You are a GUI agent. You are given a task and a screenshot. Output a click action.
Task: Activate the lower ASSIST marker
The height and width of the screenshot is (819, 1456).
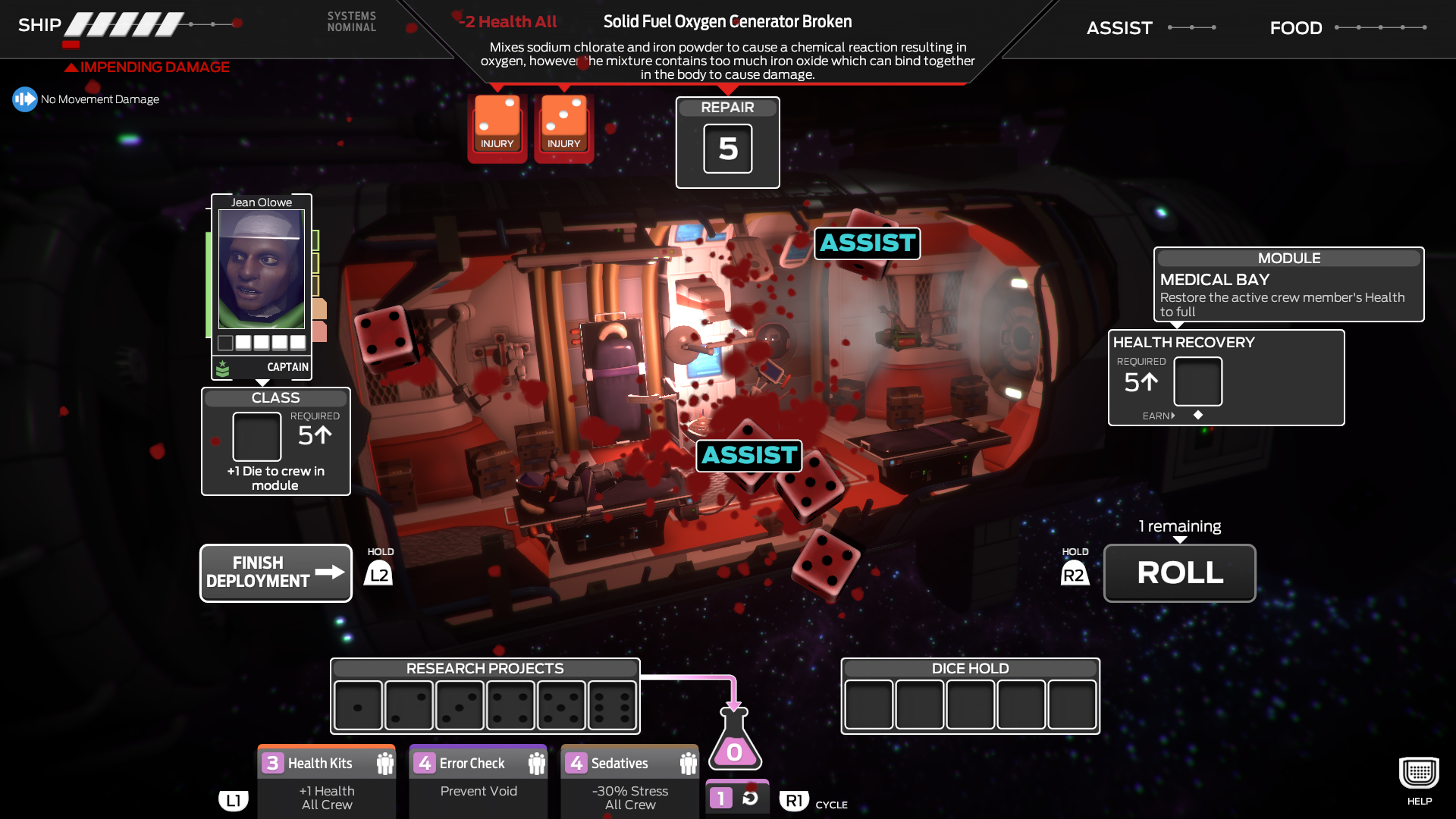tap(749, 456)
